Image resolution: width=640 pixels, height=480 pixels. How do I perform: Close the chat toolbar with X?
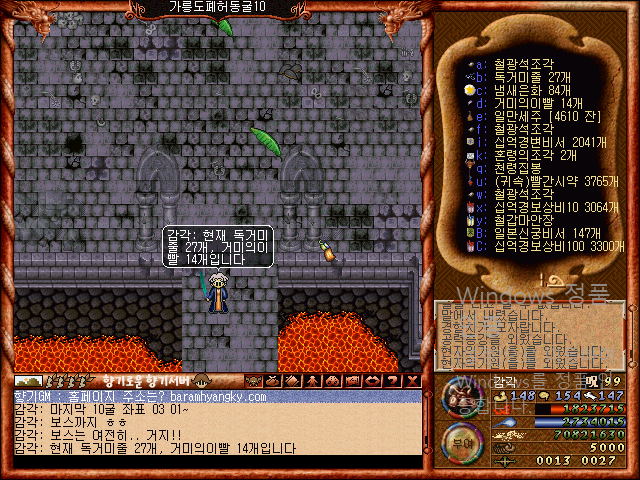pos(413,381)
